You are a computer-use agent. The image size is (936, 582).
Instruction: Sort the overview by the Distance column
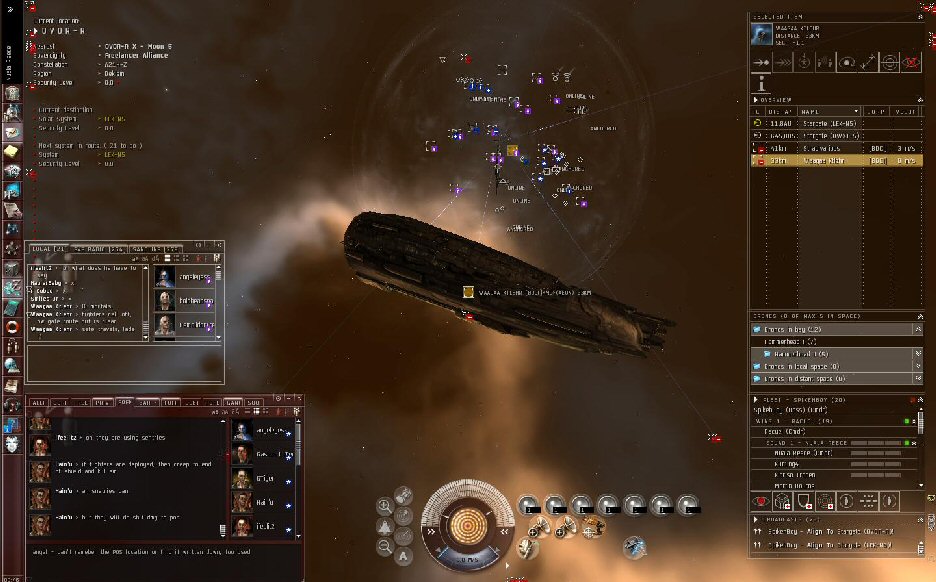778,111
